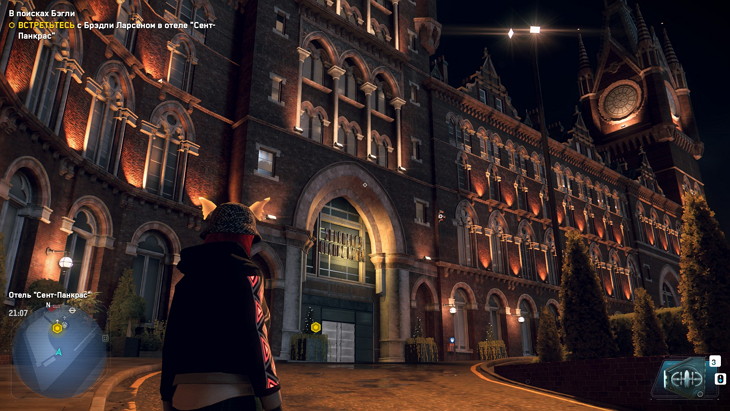
Task: Click the circular minimap
Action: pos(58,350)
